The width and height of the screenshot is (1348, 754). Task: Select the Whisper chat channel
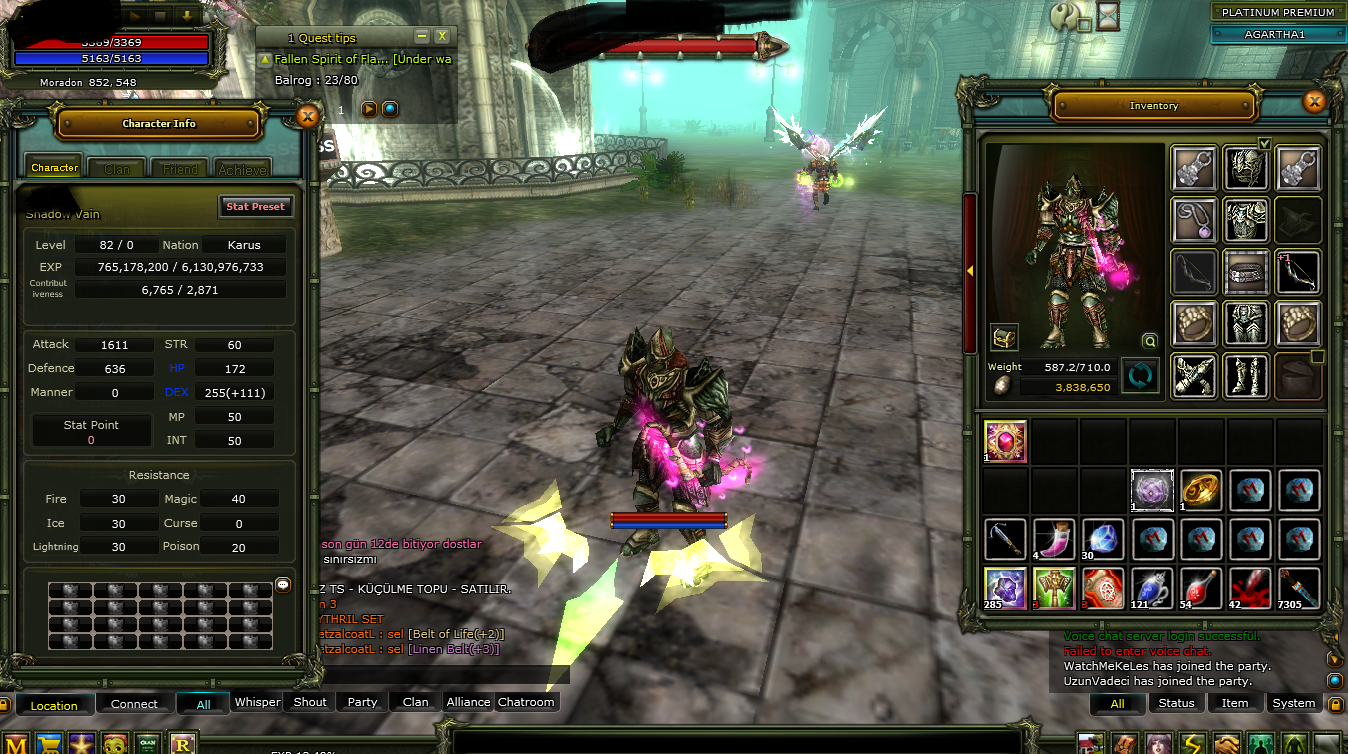pyautogui.click(x=257, y=702)
